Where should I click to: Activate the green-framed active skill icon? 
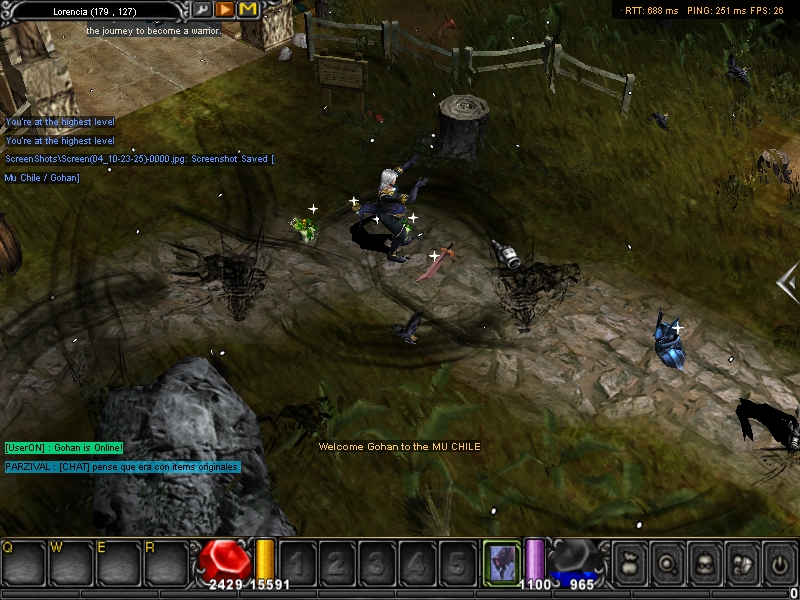501,561
